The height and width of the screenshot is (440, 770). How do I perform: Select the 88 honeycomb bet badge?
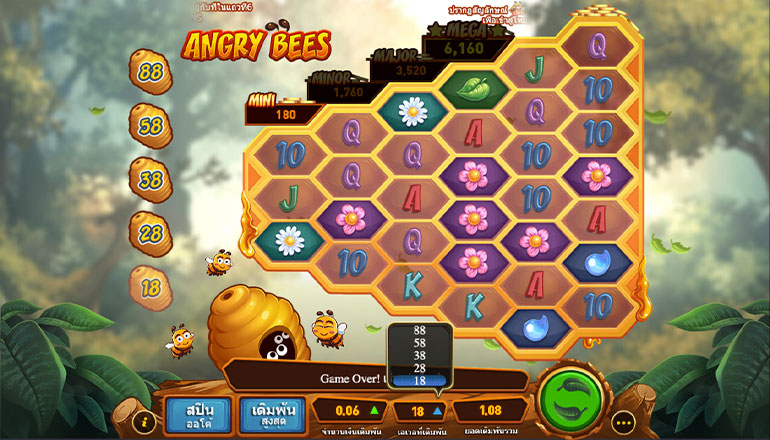click(151, 72)
